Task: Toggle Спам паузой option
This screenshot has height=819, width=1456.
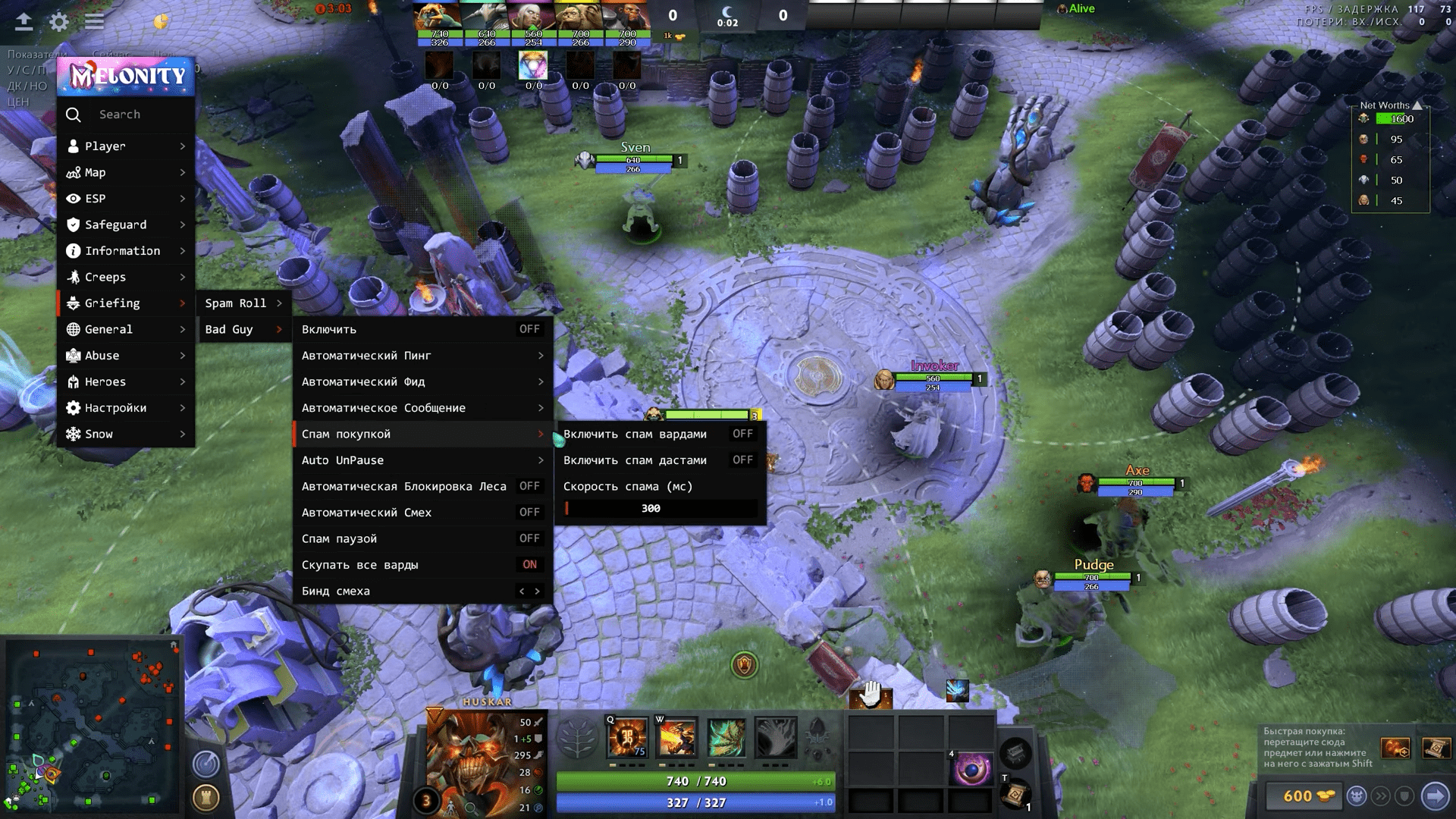Action: [529, 538]
